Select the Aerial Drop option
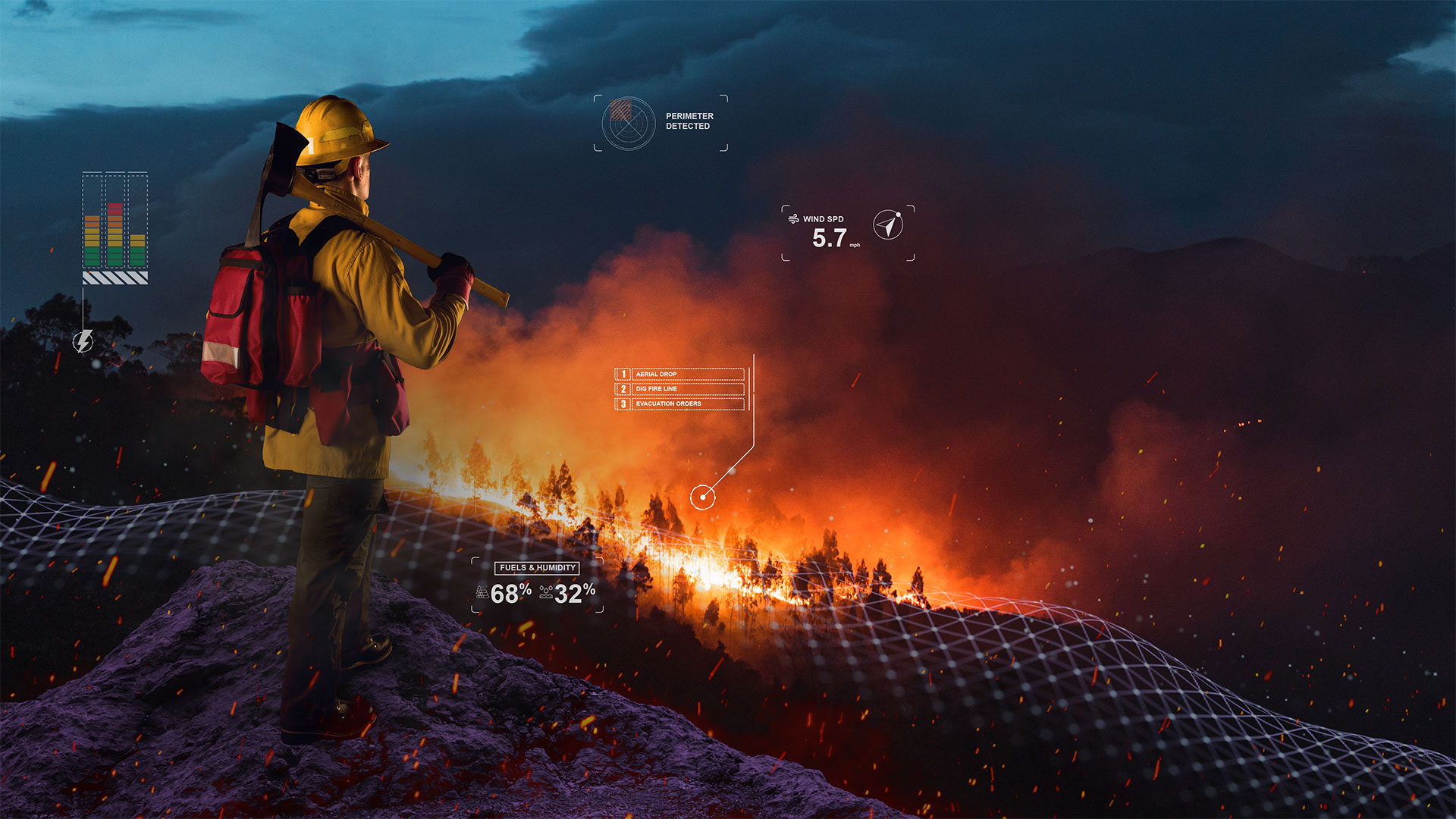Viewport: 1456px width, 819px height. coord(680,374)
